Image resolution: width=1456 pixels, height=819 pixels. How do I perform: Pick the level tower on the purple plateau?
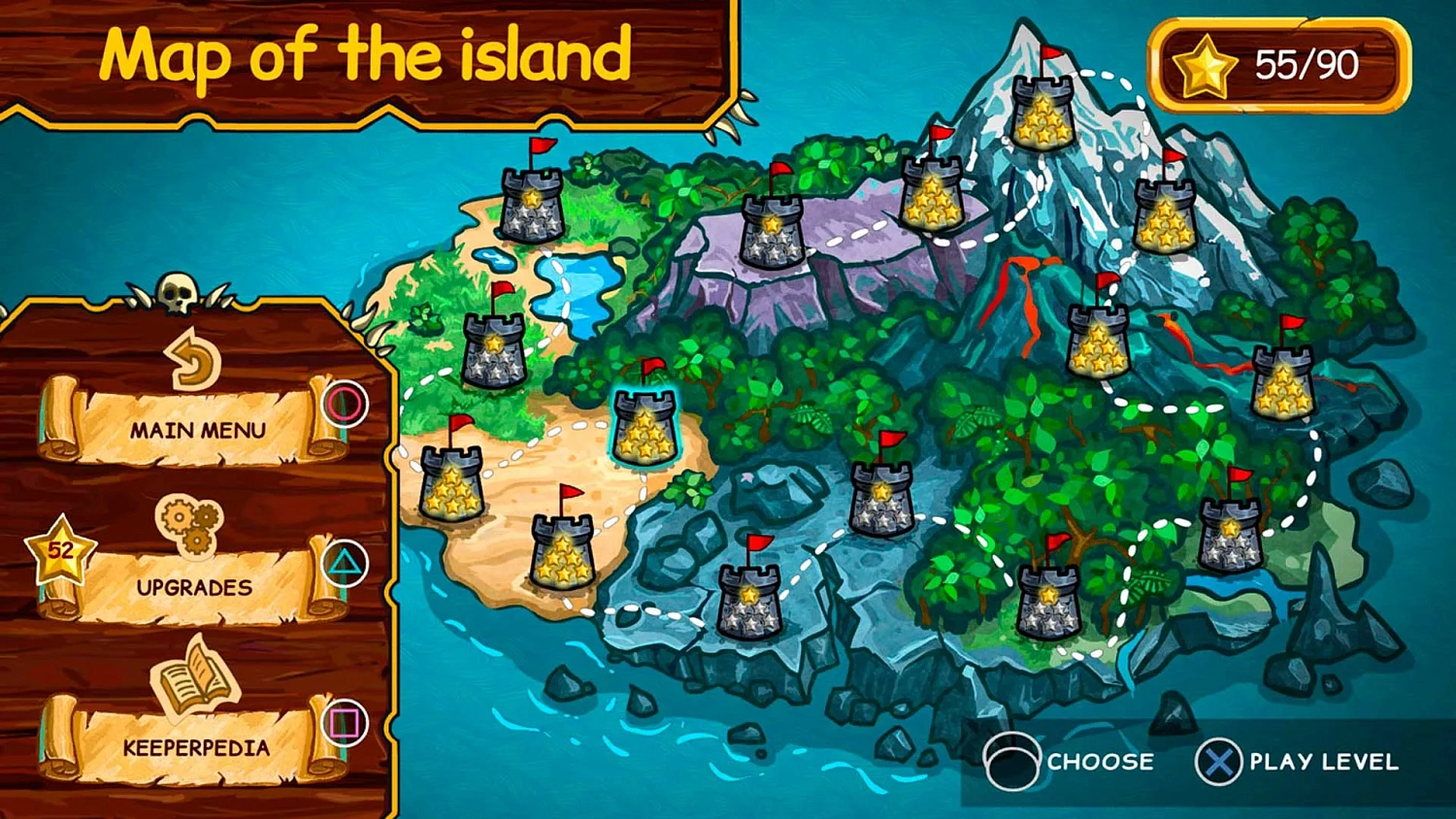click(x=772, y=229)
